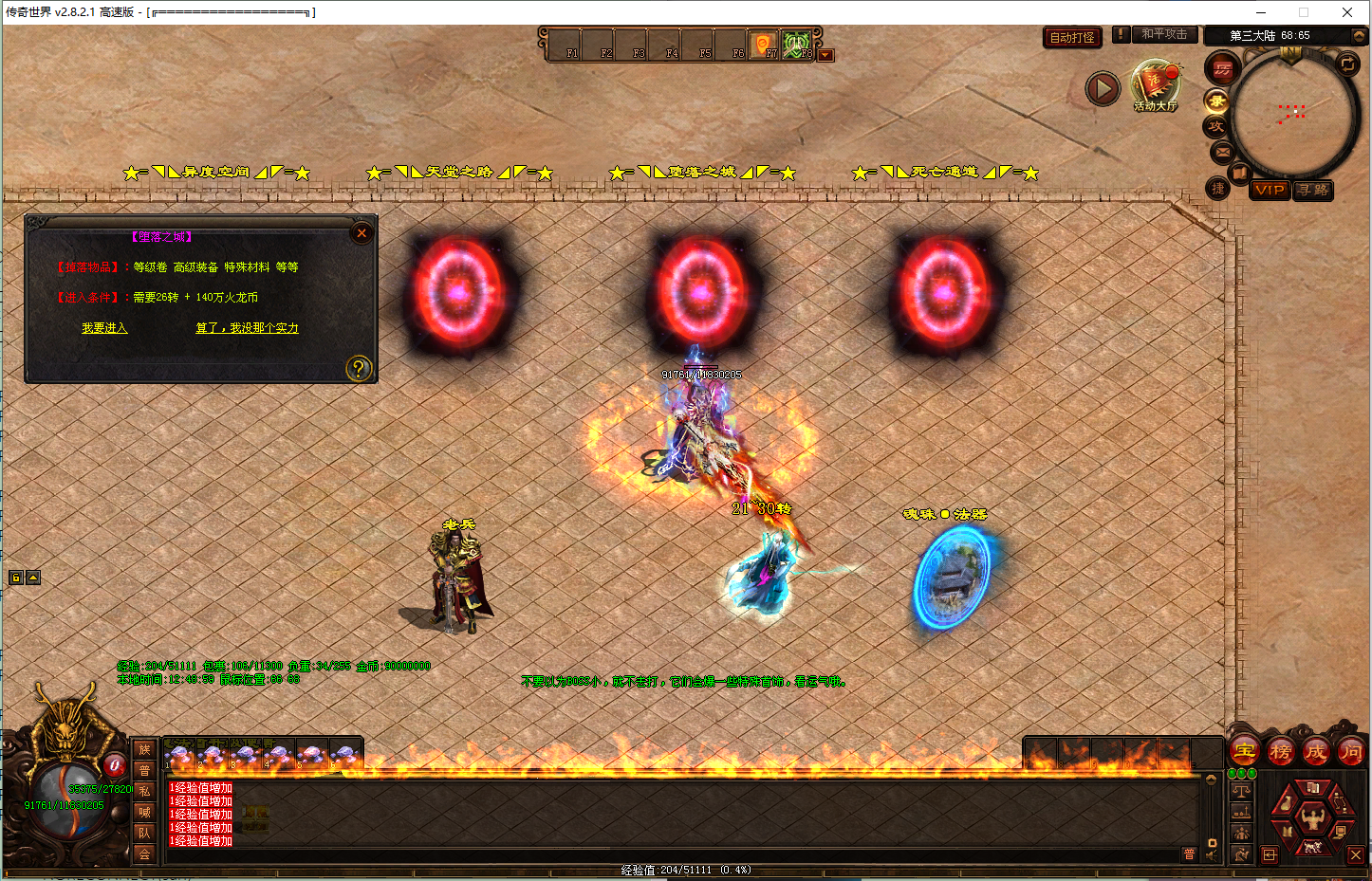The height and width of the screenshot is (881, 1372).
Task: Open the dialog's question mark help
Action: (359, 368)
